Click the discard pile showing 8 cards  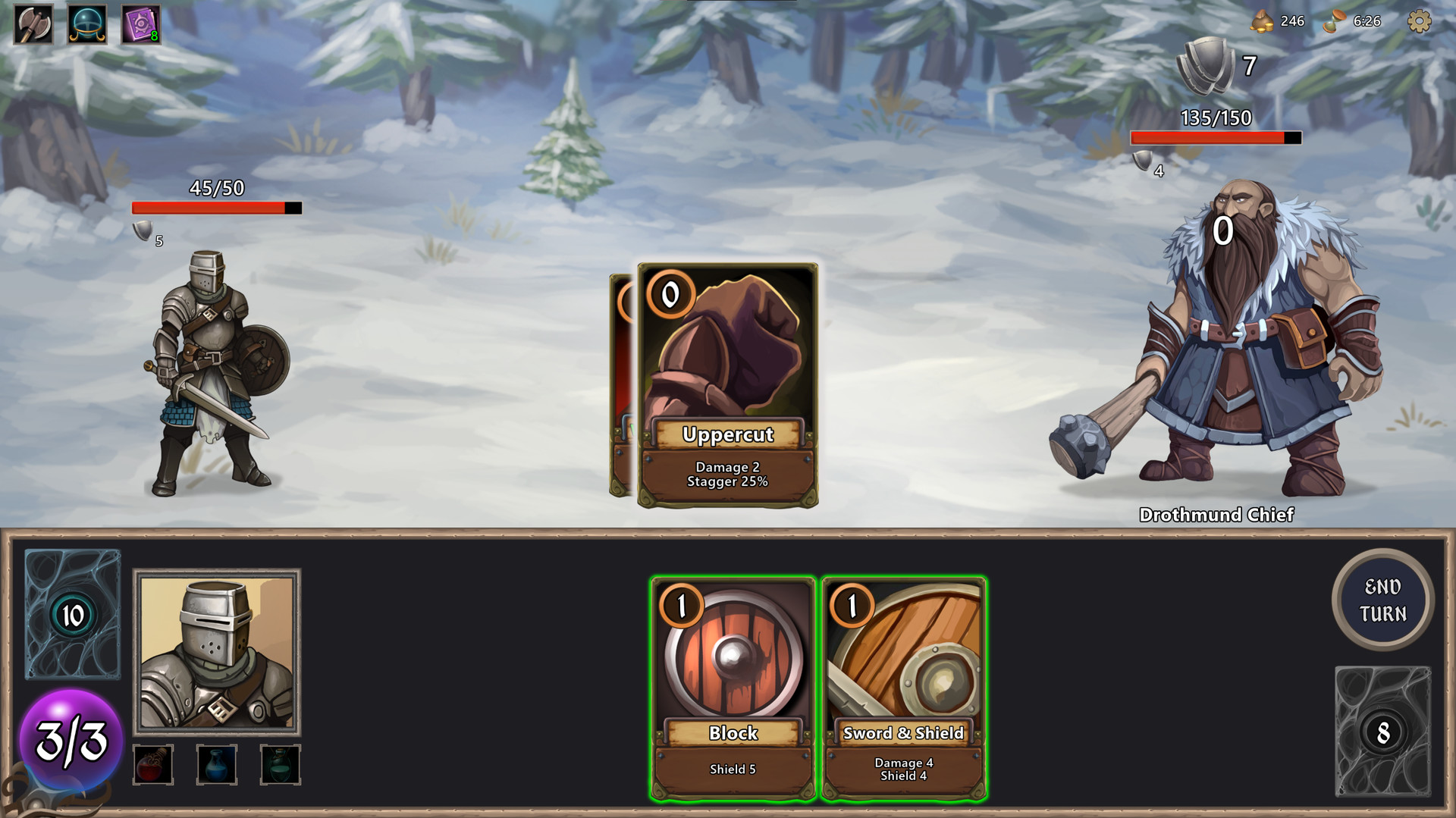coord(1383,732)
